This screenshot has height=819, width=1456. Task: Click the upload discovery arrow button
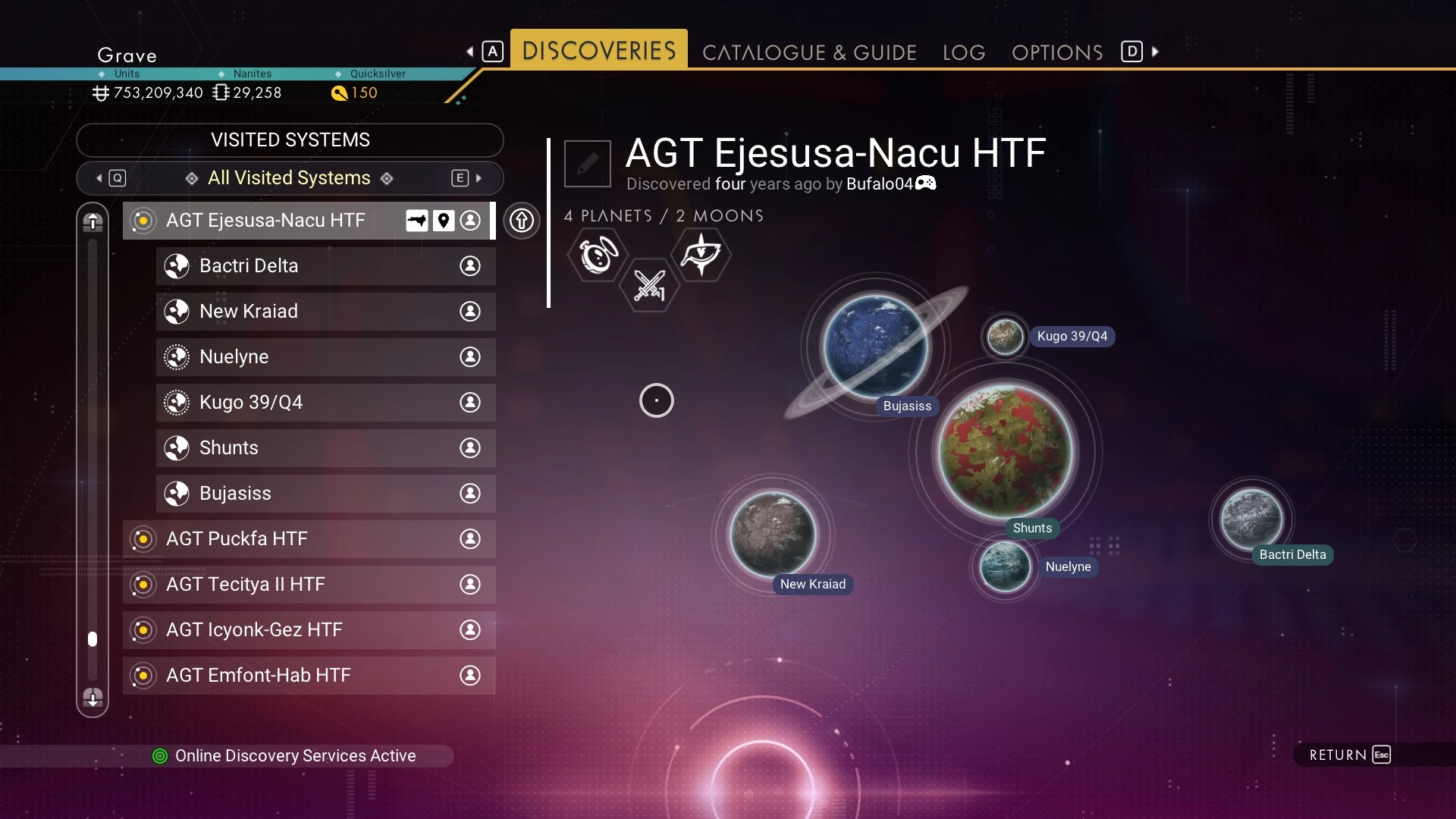tap(522, 221)
